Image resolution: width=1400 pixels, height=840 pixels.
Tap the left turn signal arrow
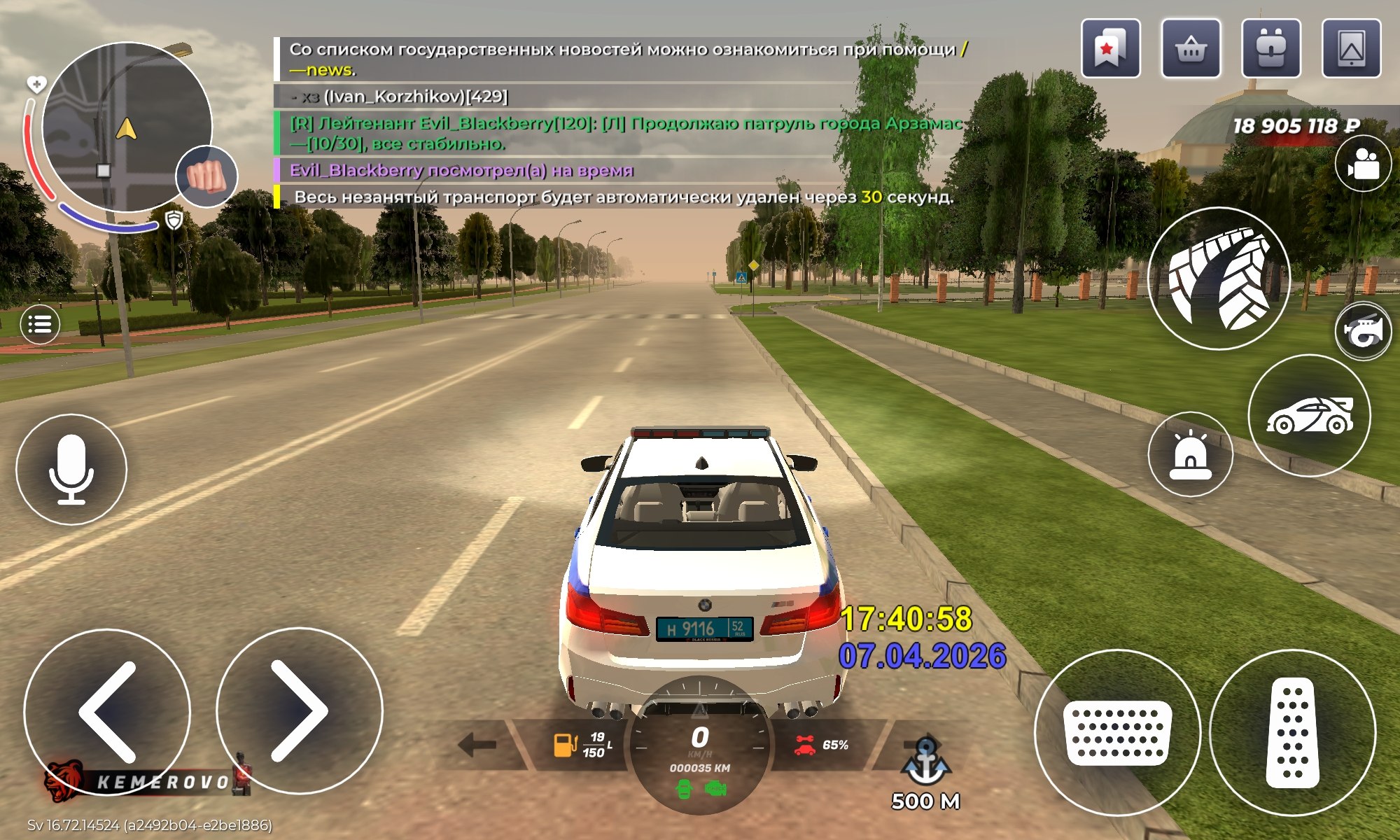(477, 745)
